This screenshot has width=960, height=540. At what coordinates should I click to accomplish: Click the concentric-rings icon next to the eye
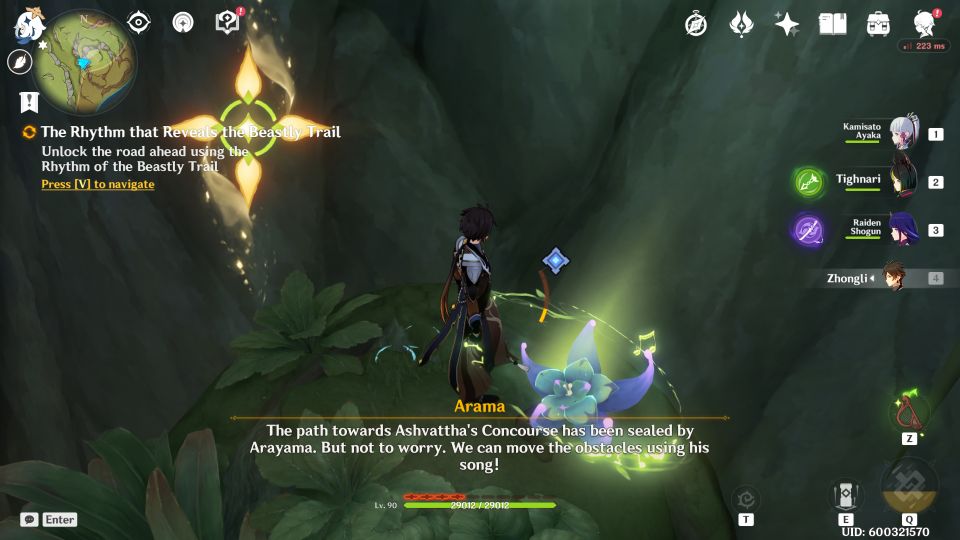(183, 23)
